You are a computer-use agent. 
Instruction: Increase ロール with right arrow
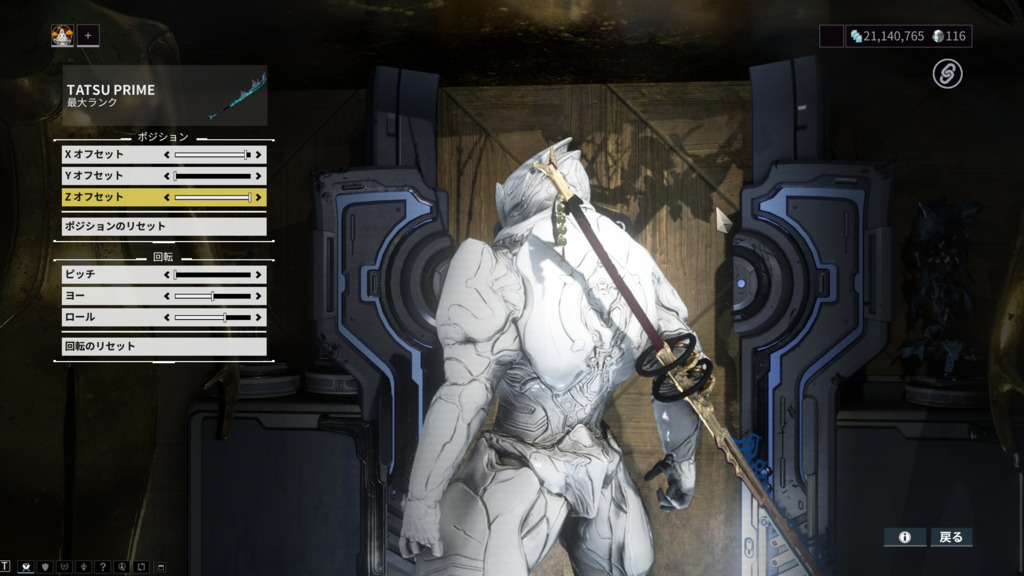click(x=259, y=317)
